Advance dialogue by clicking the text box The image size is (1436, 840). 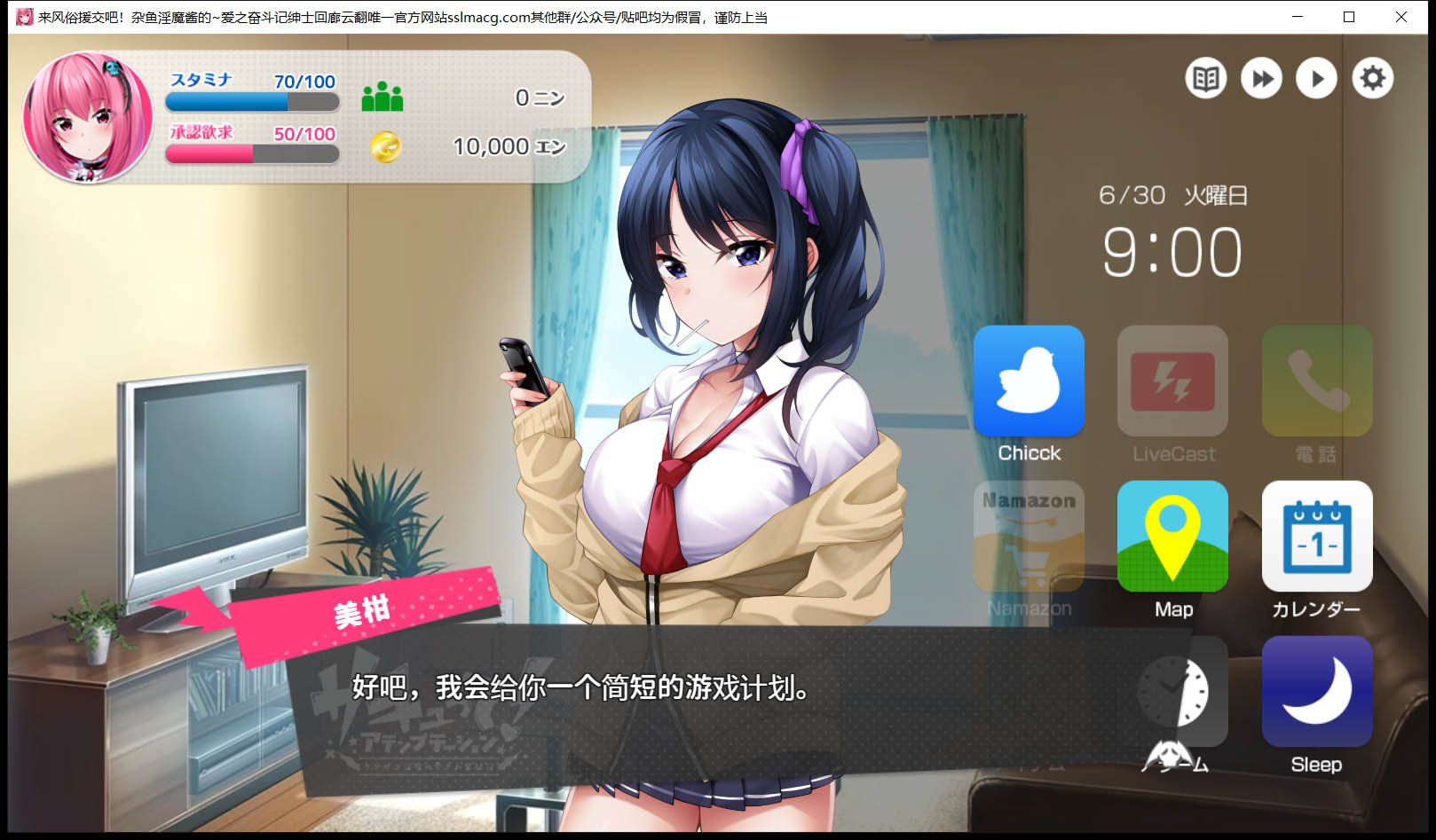coord(621,687)
